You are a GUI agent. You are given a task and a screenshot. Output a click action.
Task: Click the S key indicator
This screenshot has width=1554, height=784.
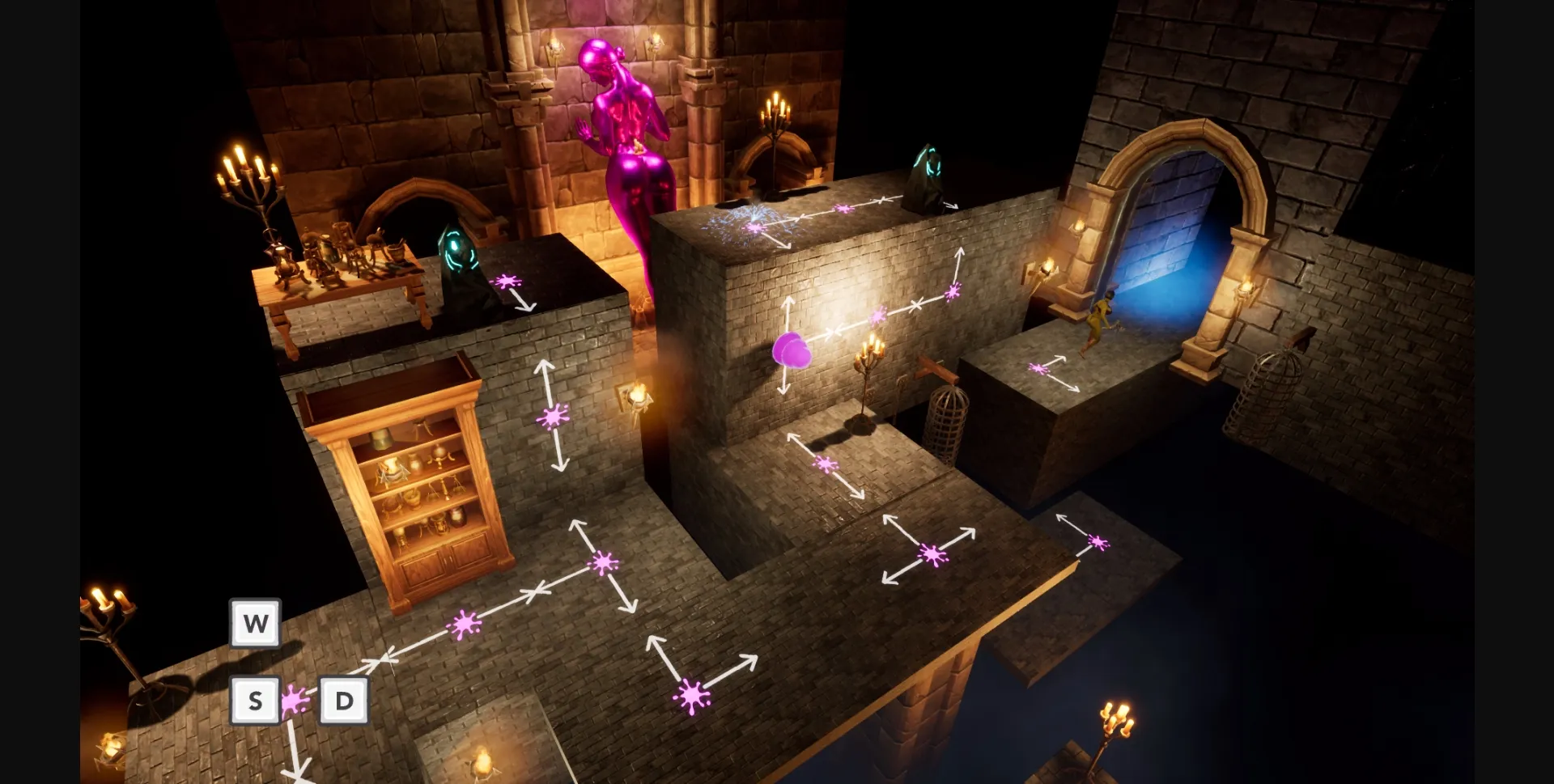pos(255,699)
